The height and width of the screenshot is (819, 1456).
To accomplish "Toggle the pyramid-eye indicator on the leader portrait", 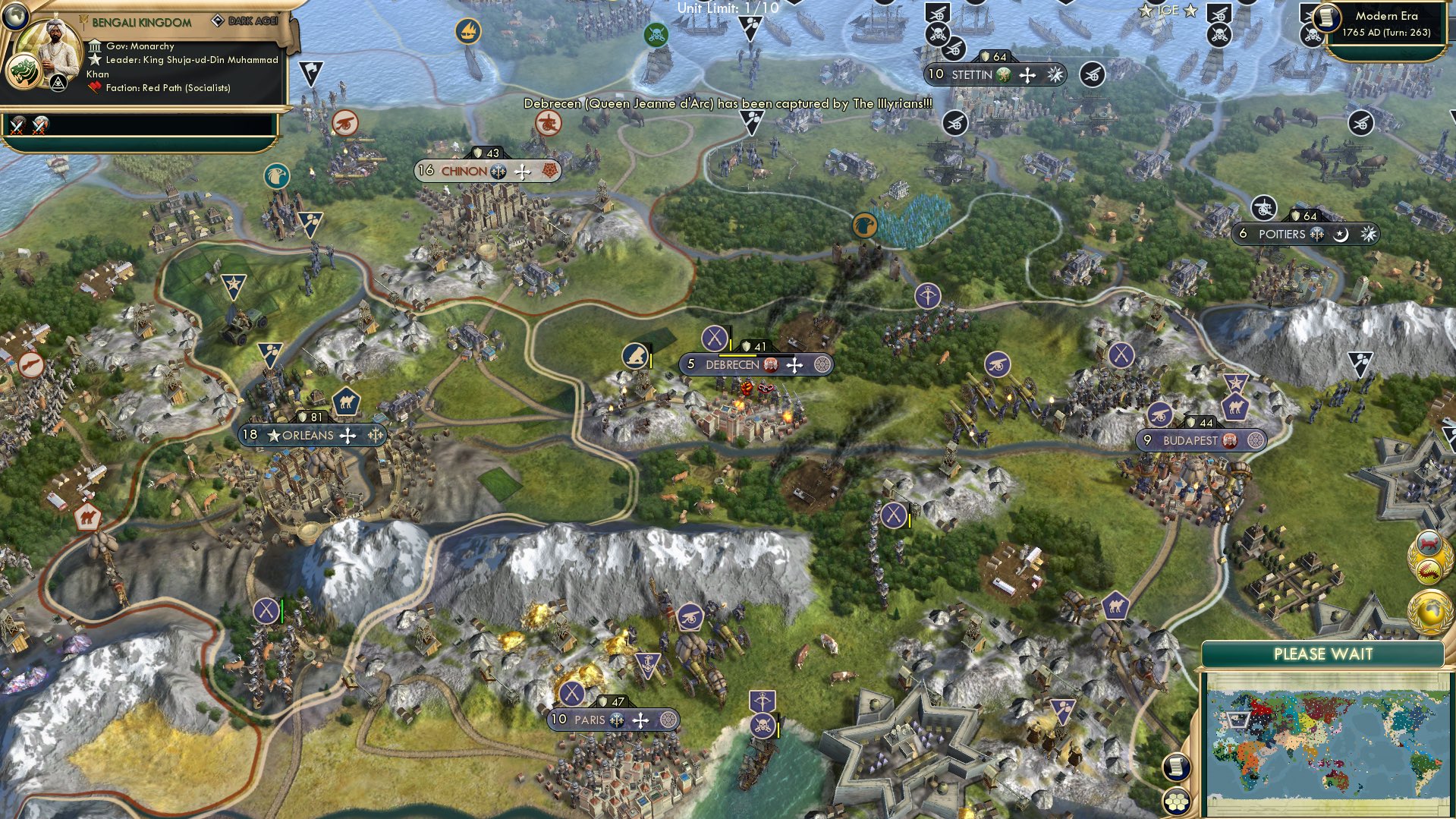I will coord(58,82).
